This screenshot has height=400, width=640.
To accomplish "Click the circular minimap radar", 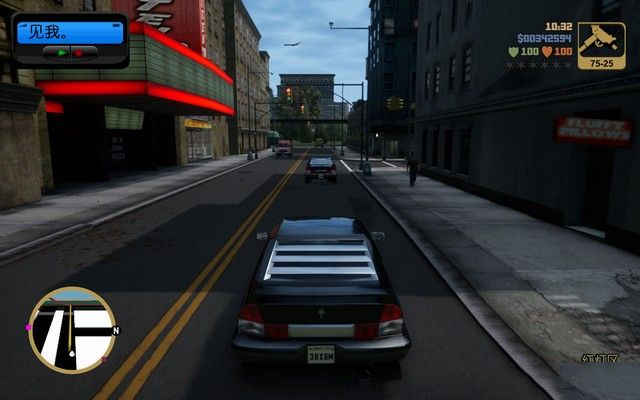I will tap(71, 330).
